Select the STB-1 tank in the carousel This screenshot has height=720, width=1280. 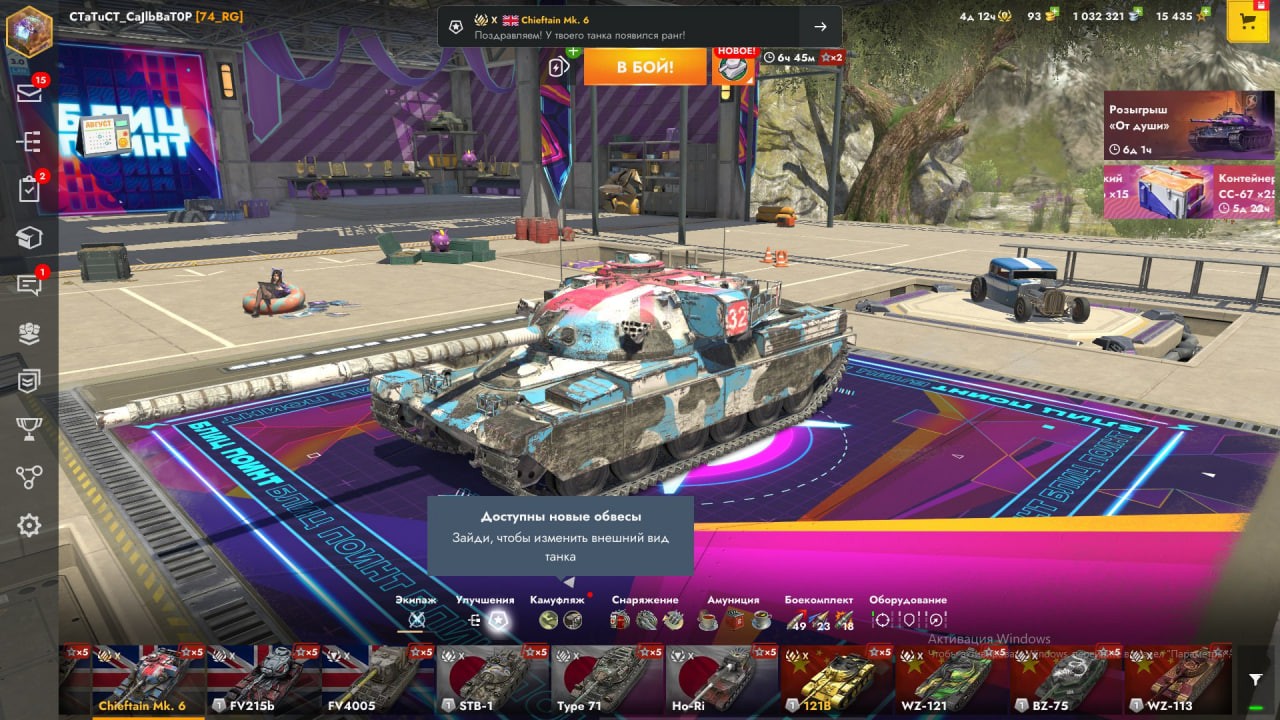coord(493,679)
